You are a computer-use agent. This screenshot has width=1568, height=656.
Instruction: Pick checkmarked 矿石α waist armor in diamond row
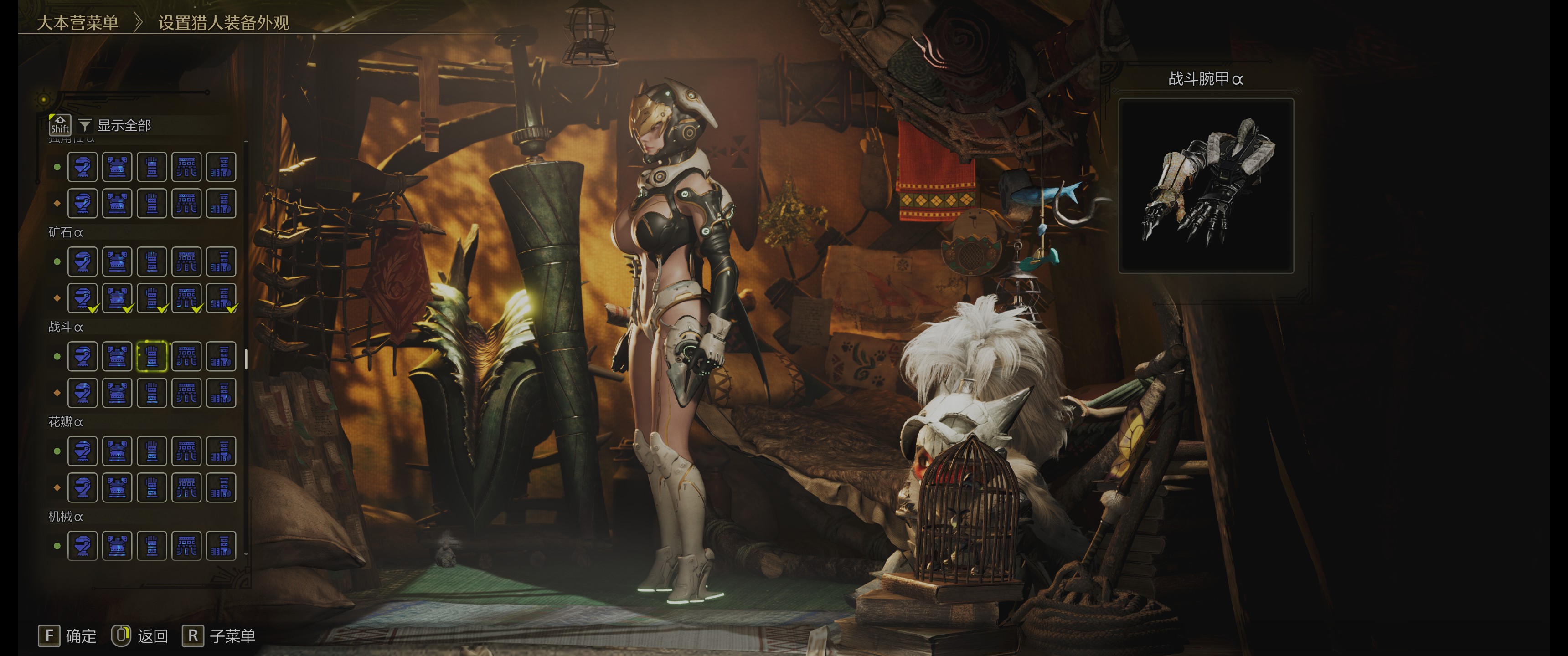[186, 298]
